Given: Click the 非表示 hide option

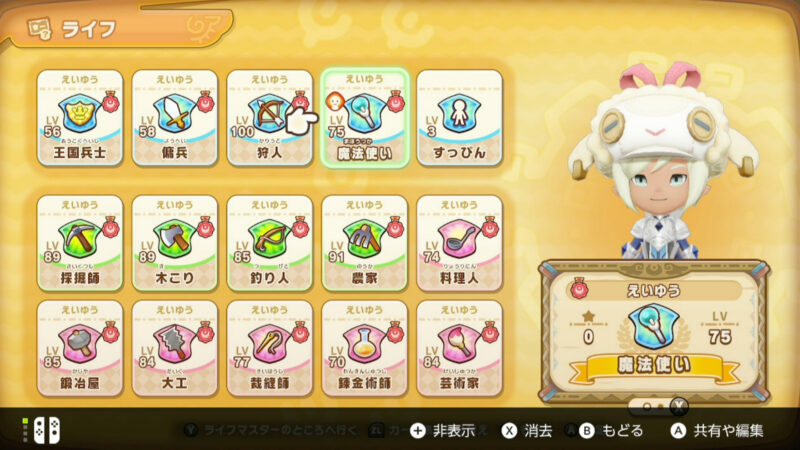Looking at the screenshot, I should click(x=447, y=431).
